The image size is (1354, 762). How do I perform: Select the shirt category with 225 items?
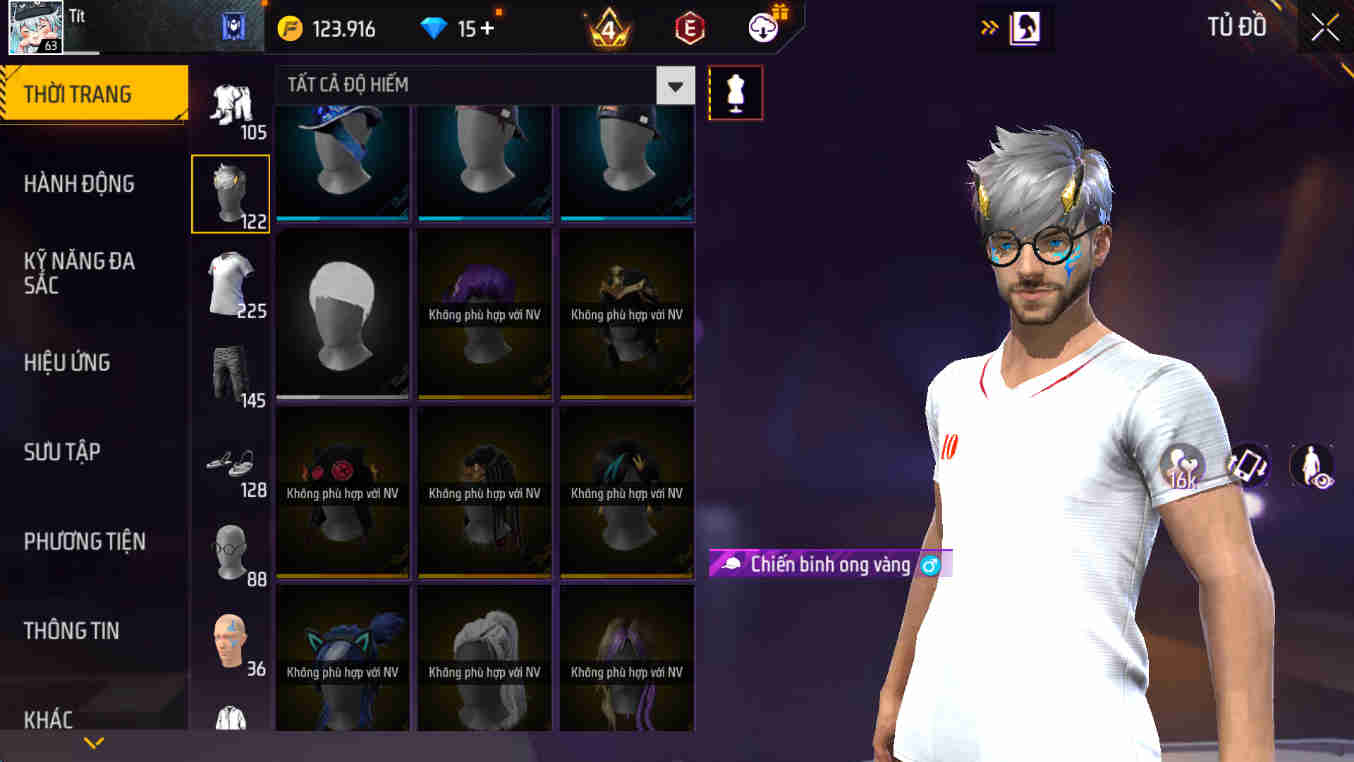(x=230, y=283)
